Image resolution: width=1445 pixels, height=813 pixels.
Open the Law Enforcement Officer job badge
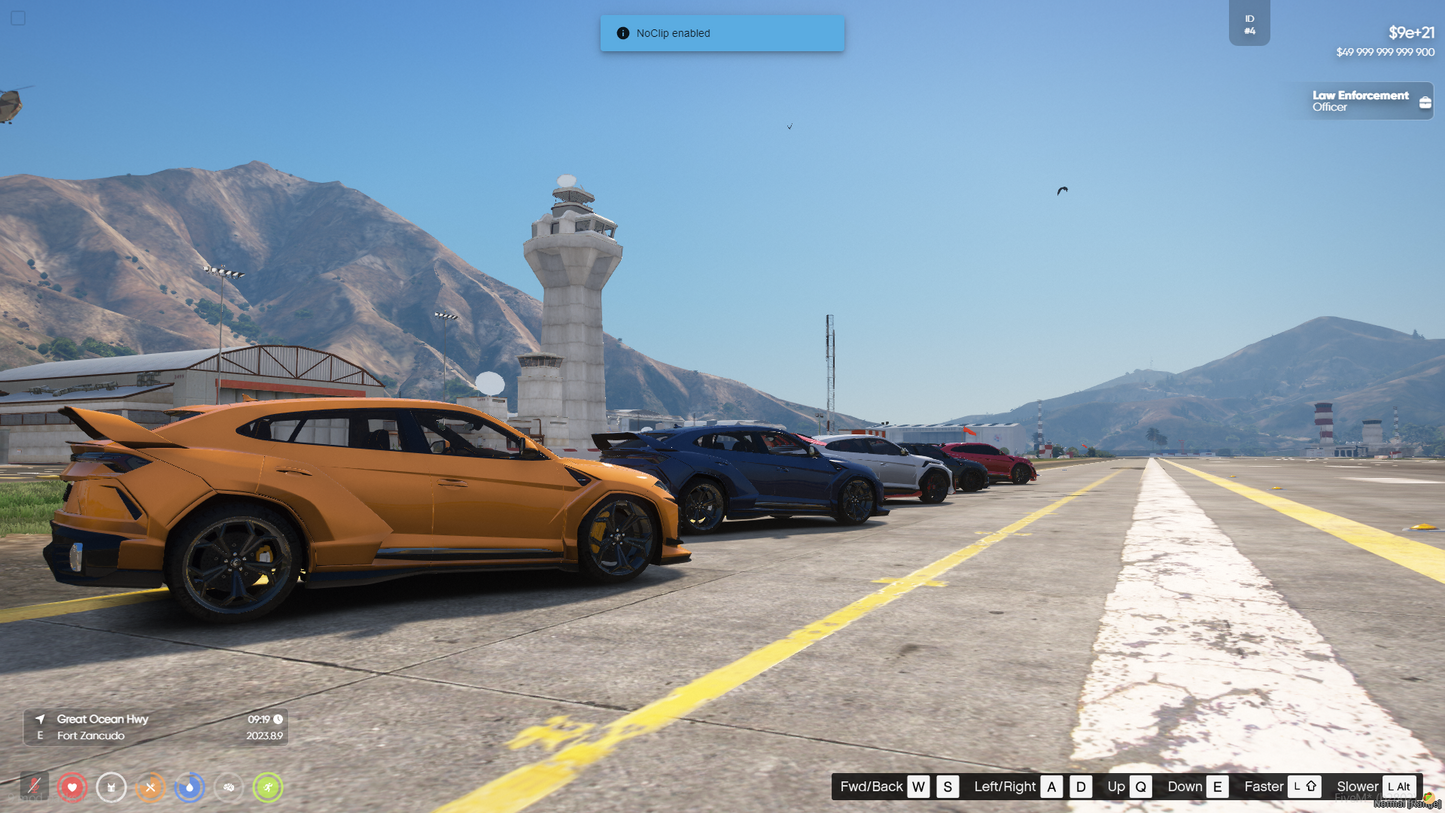click(x=1366, y=101)
